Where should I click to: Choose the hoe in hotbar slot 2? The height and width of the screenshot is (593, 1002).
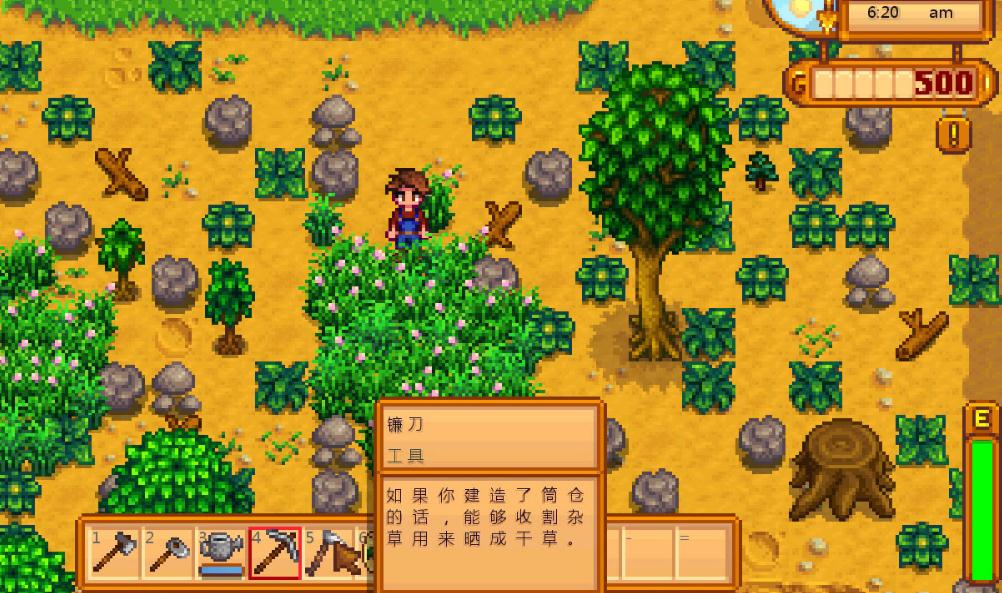point(168,553)
